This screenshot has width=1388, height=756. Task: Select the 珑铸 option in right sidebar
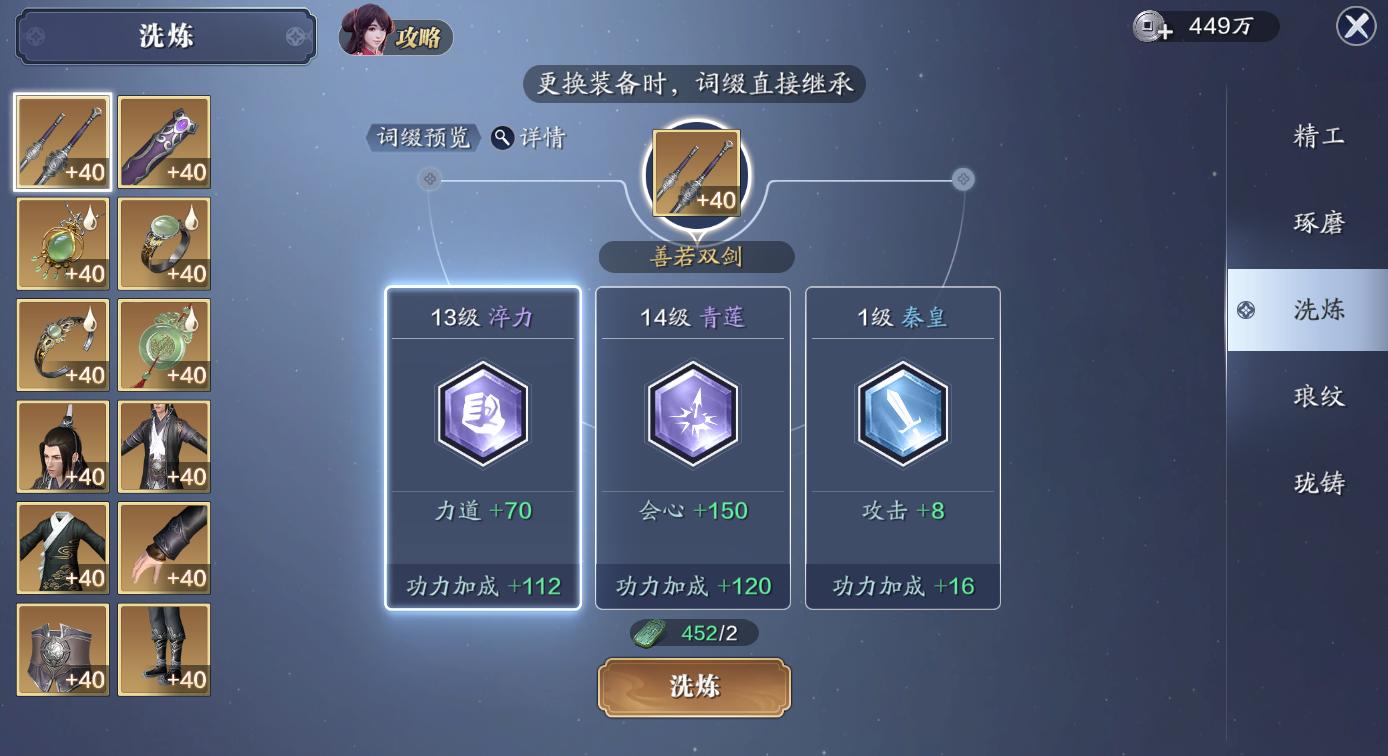[x=1318, y=483]
